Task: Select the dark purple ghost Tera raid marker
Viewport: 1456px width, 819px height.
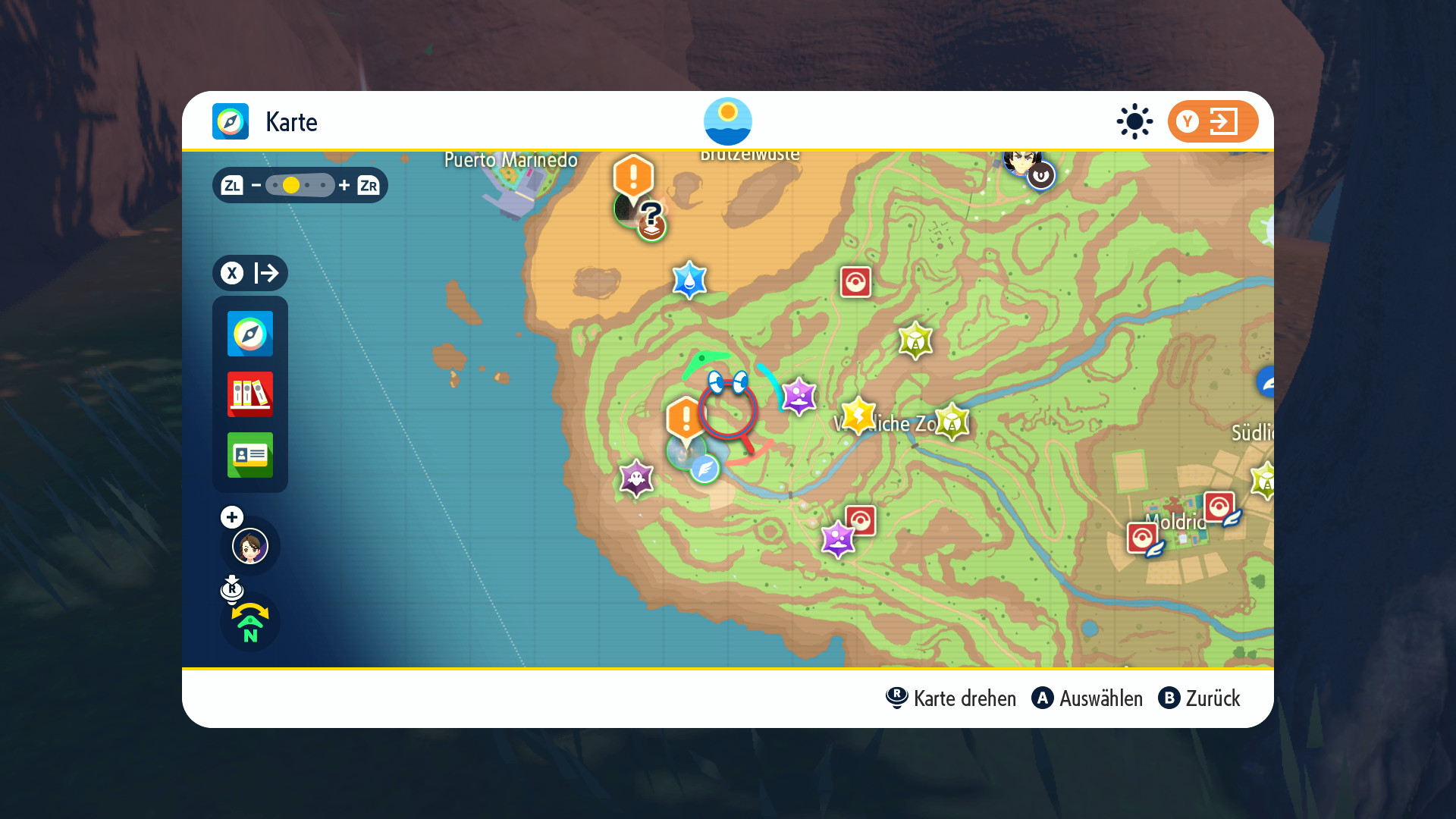Action: point(636,479)
